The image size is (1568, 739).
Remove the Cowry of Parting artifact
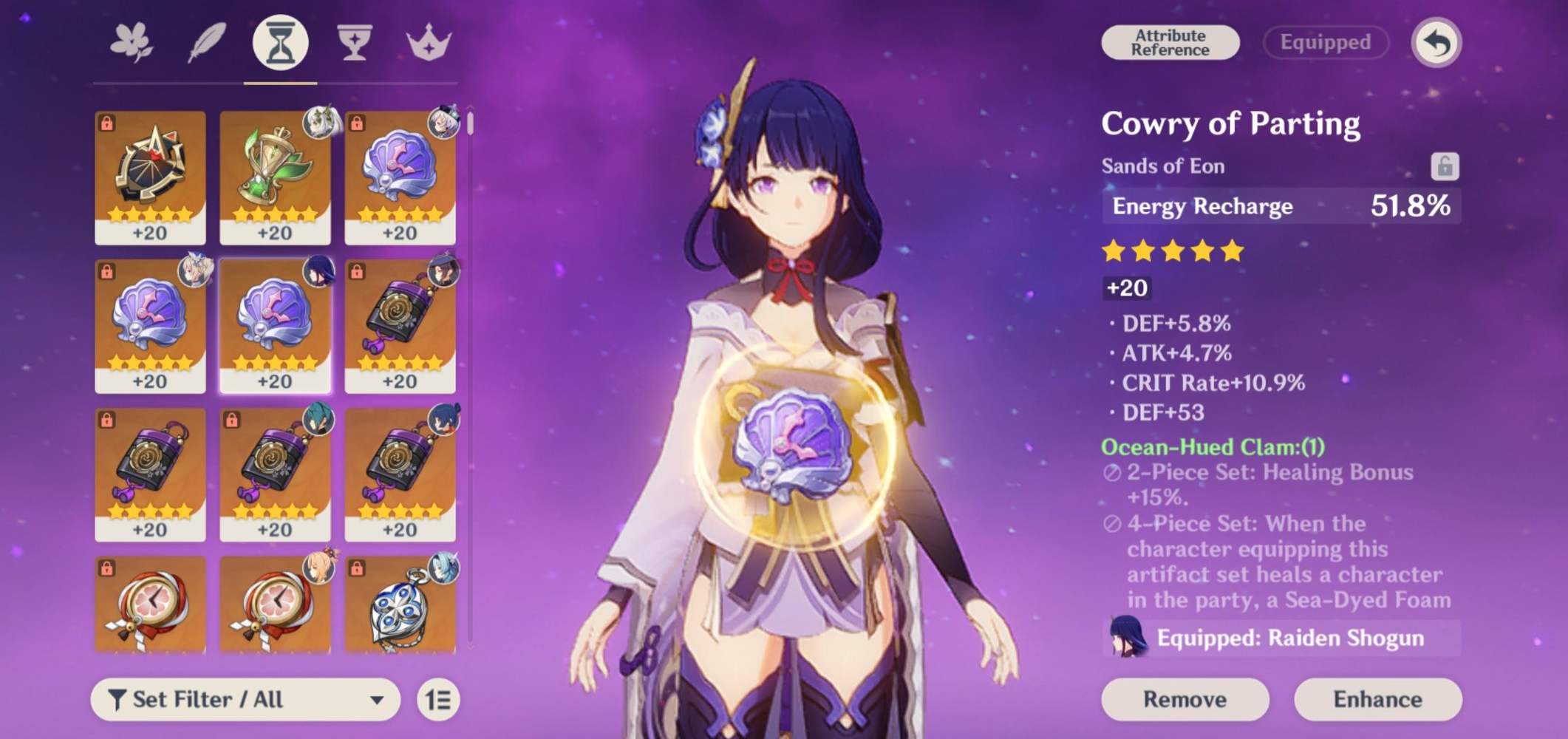[1184, 699]
